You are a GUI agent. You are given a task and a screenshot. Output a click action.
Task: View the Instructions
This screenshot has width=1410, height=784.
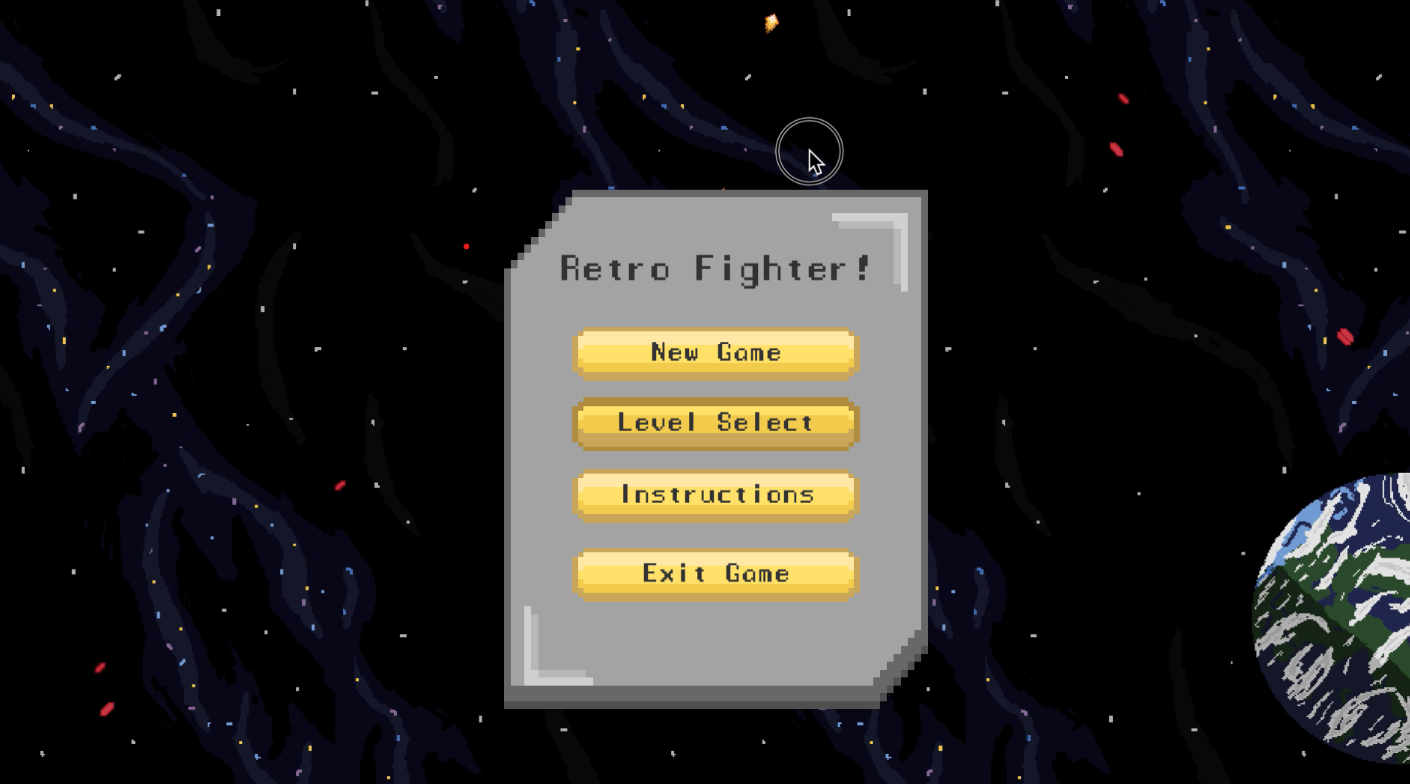(x=714, y=494)
